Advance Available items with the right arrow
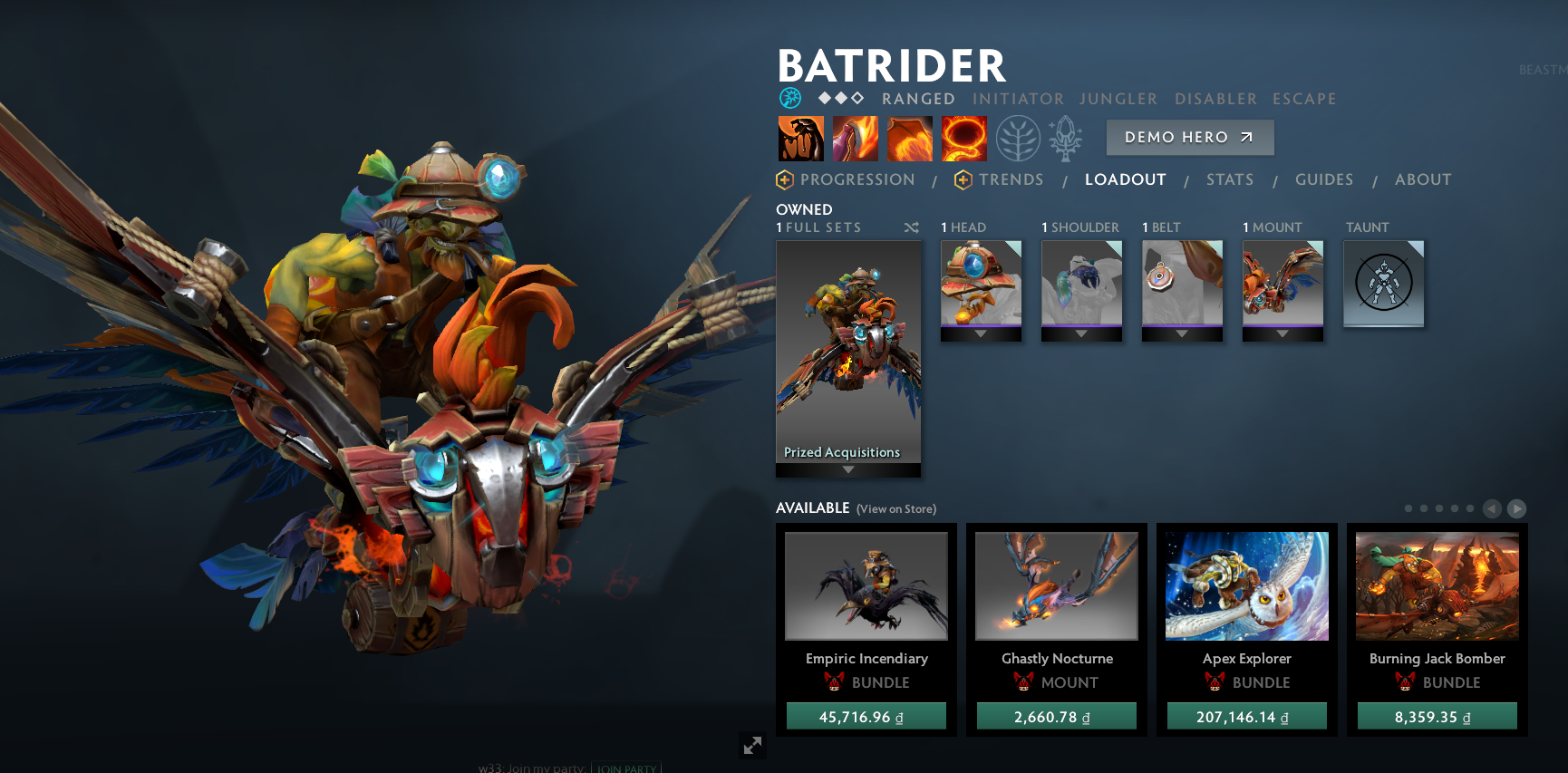 1515,508
